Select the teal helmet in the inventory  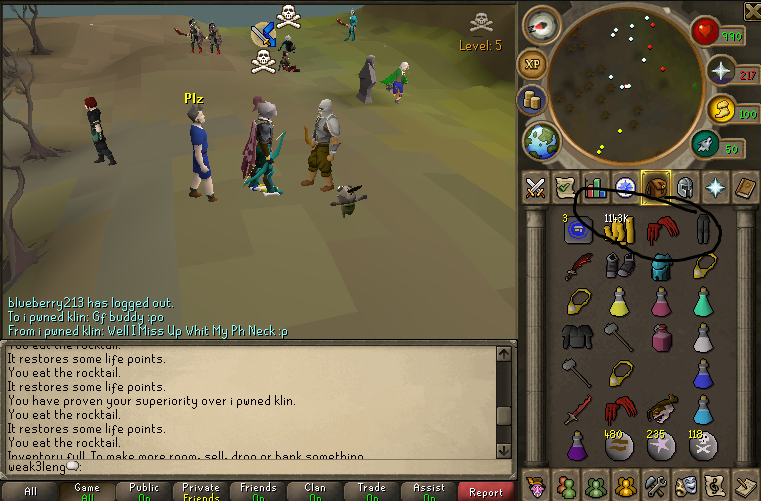tap(663, 265)
